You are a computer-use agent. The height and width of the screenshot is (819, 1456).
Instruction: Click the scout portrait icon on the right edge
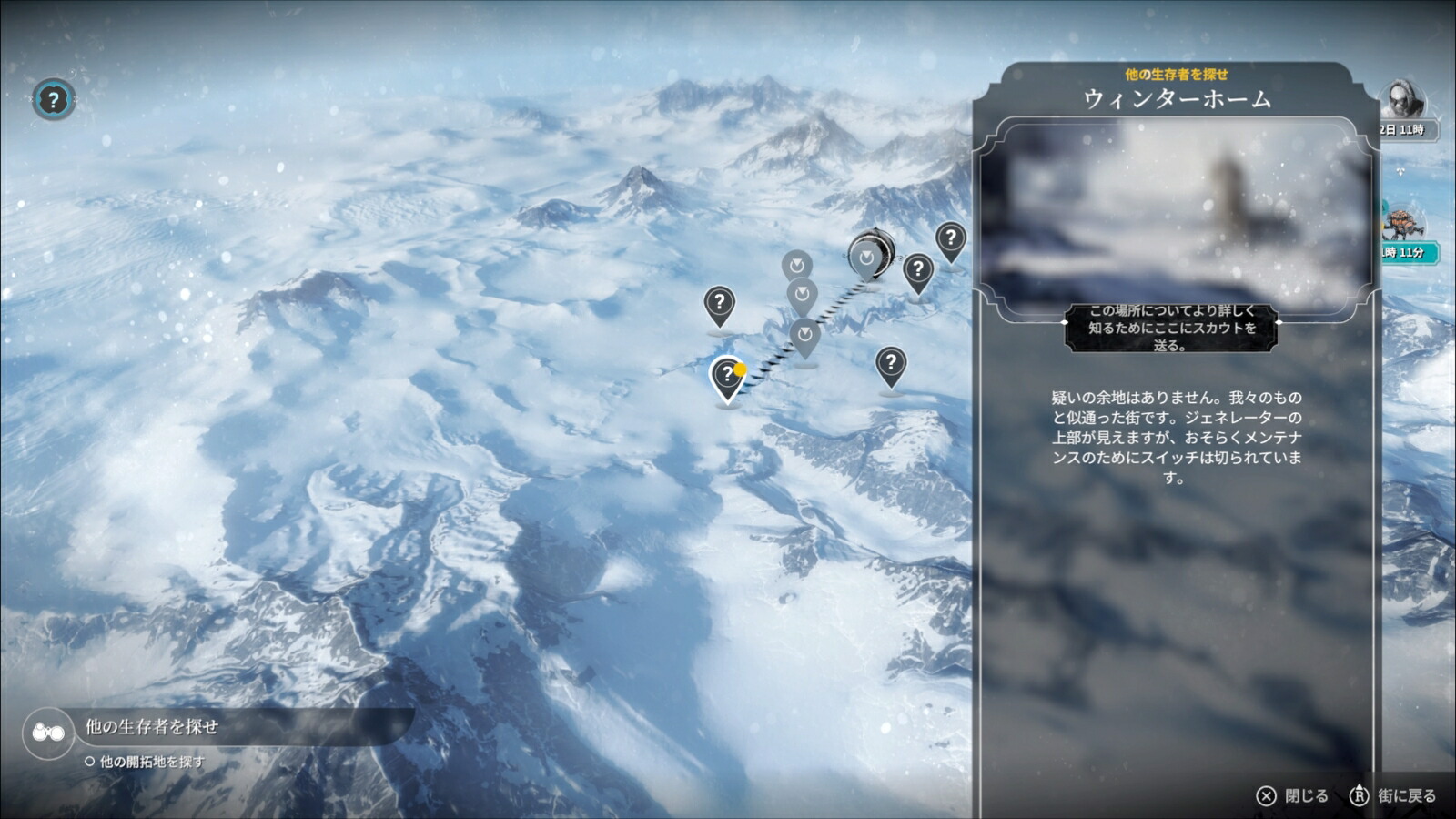coord(1401,96)
